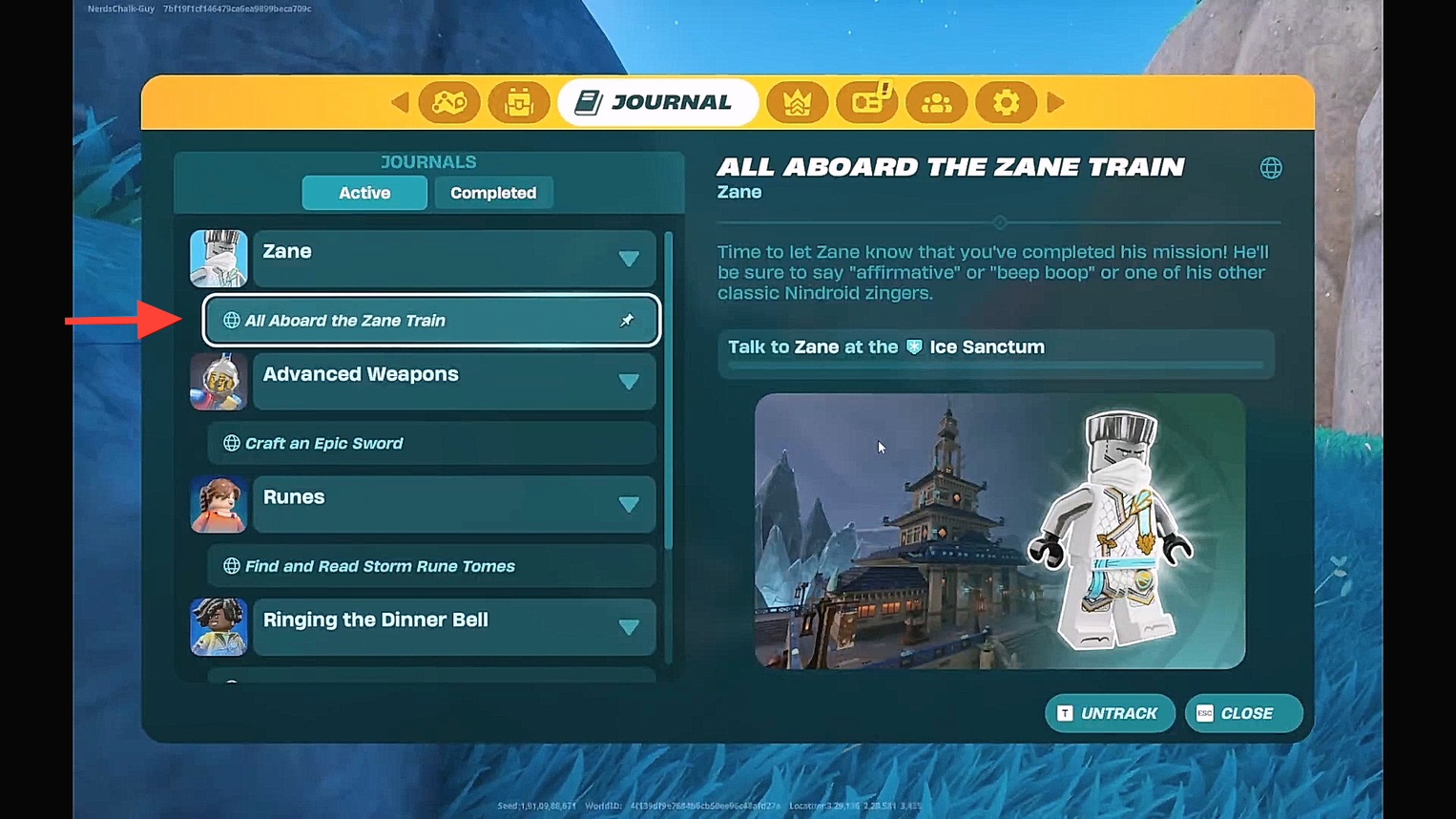
Task: Collapse Ringing the Dinner Bell category
Action: [628, 627]
